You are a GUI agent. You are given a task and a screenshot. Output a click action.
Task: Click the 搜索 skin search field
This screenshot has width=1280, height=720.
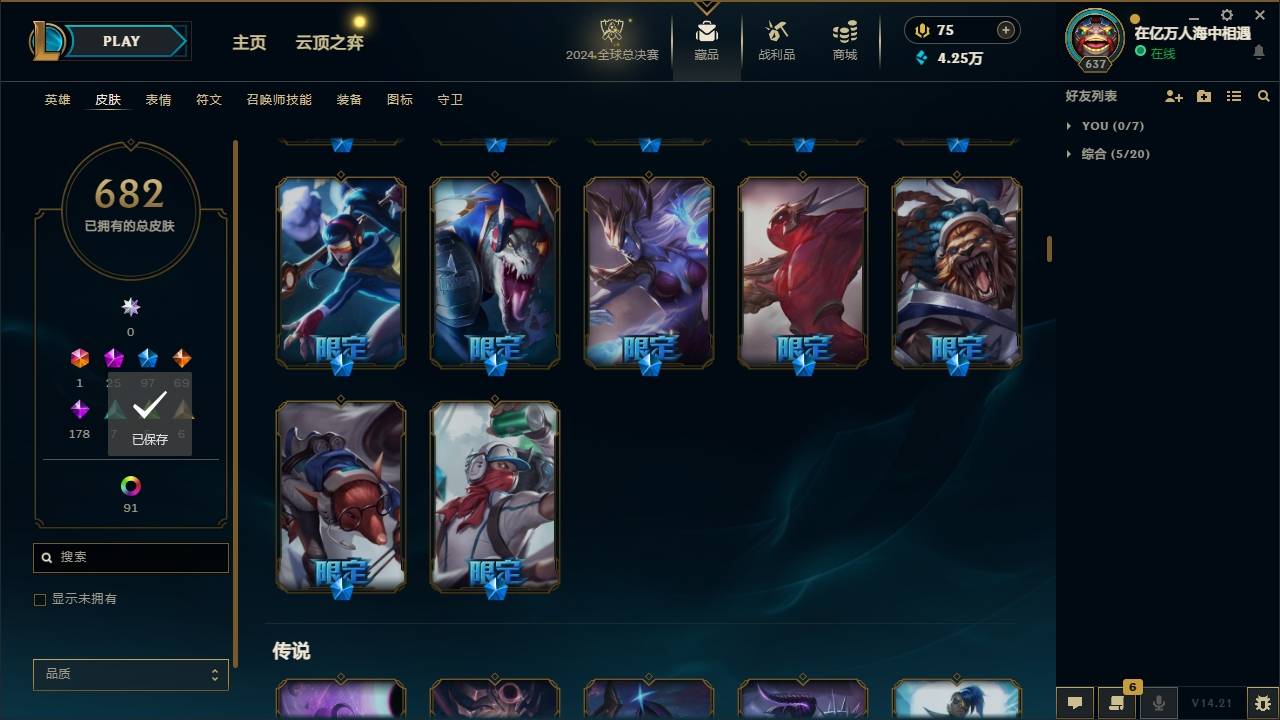coord(130,557)
